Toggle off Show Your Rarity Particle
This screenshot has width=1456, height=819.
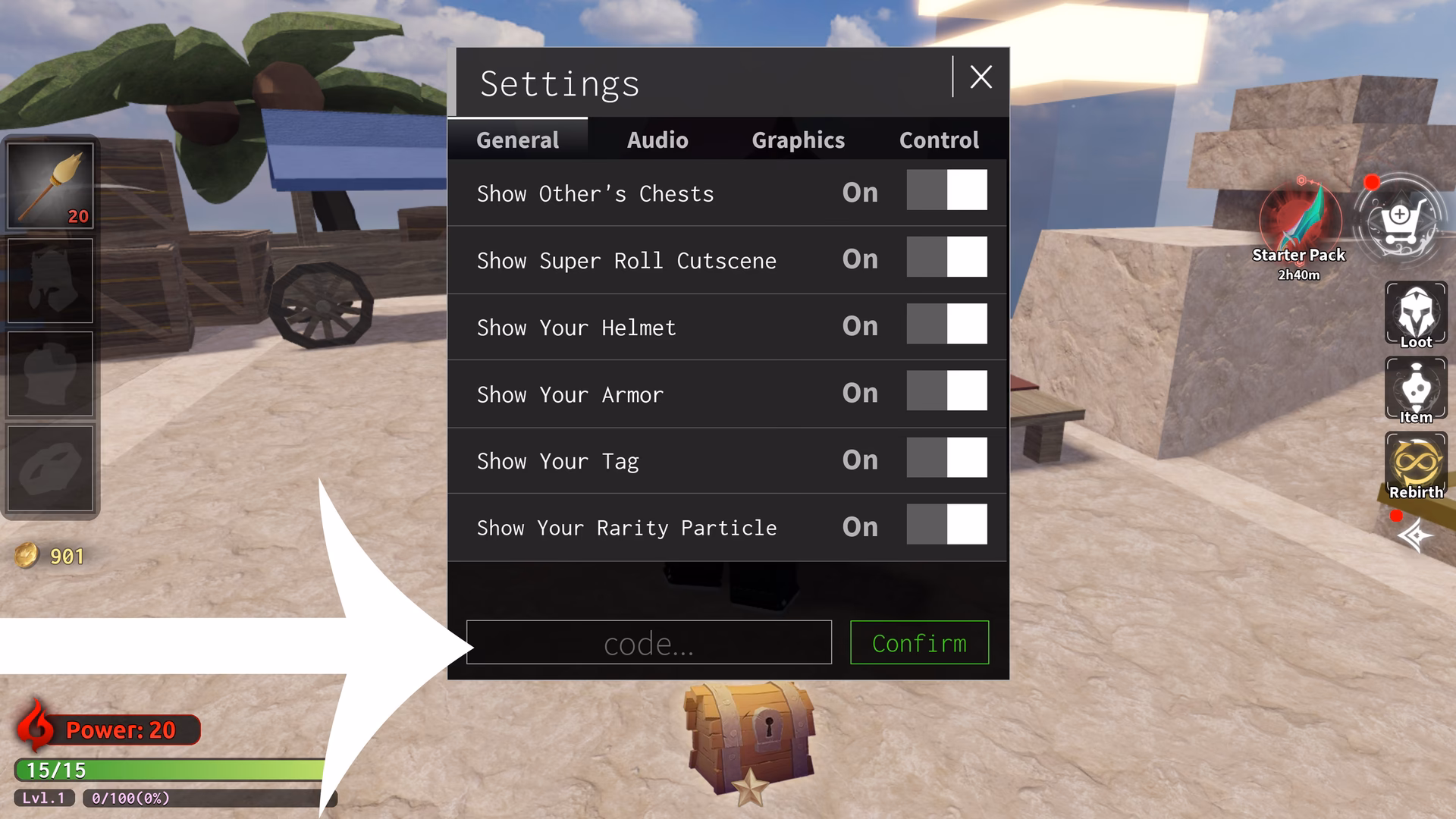point(947,525)
